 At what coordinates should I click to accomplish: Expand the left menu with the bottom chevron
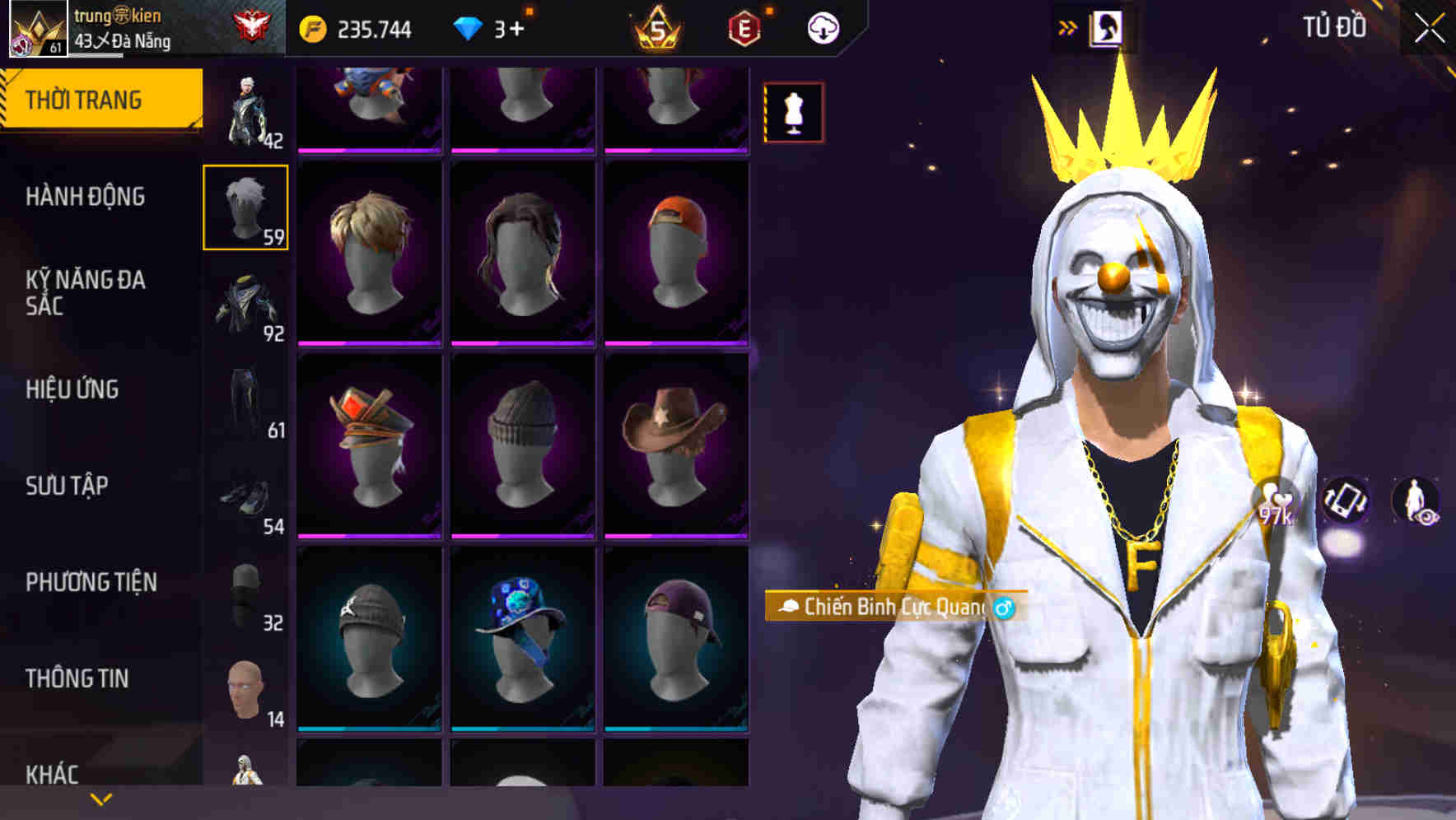pyautogui.click(x=99, y=799)
